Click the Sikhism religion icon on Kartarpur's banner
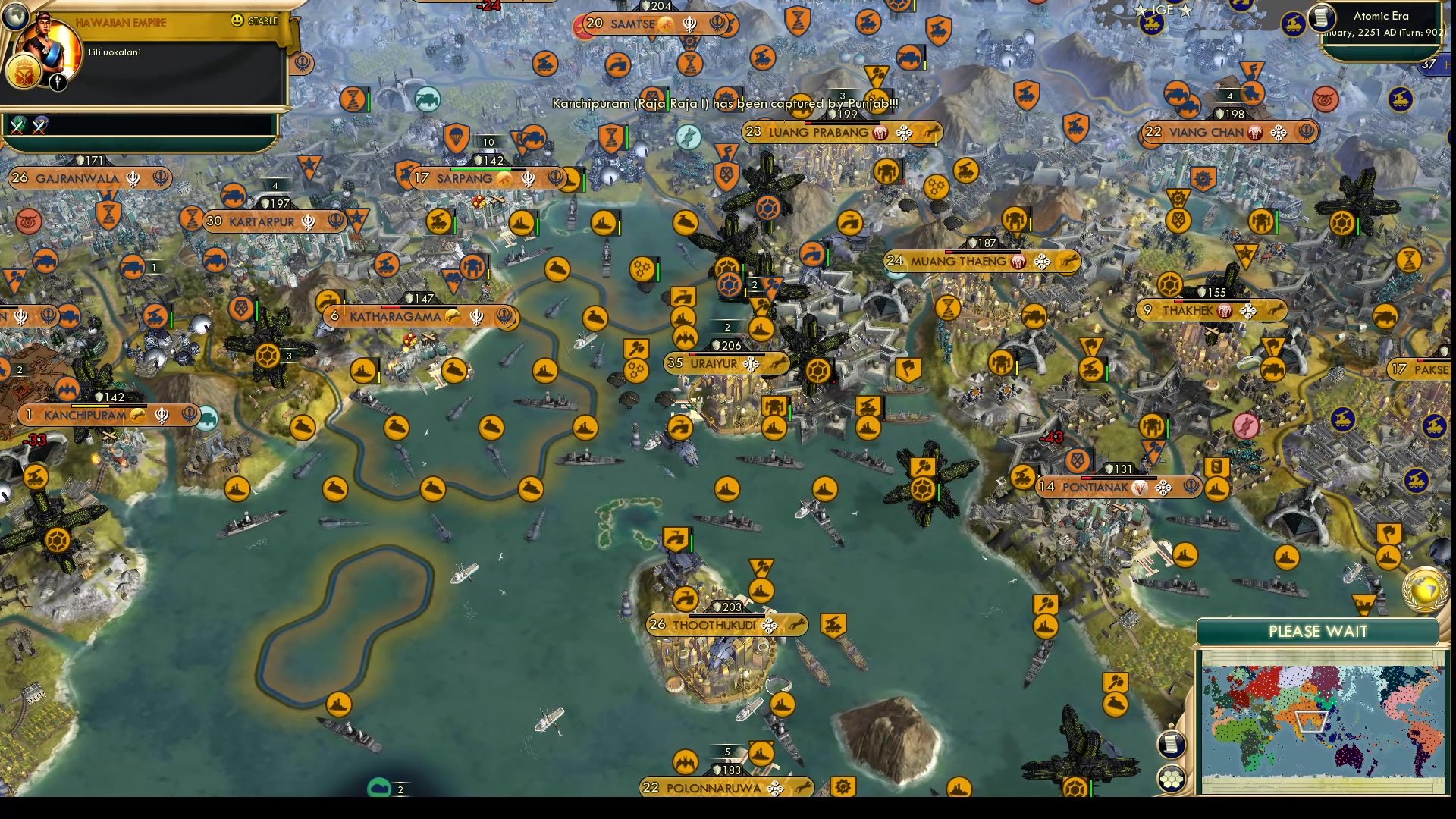 pyautogui.click(x=306, y=221)
